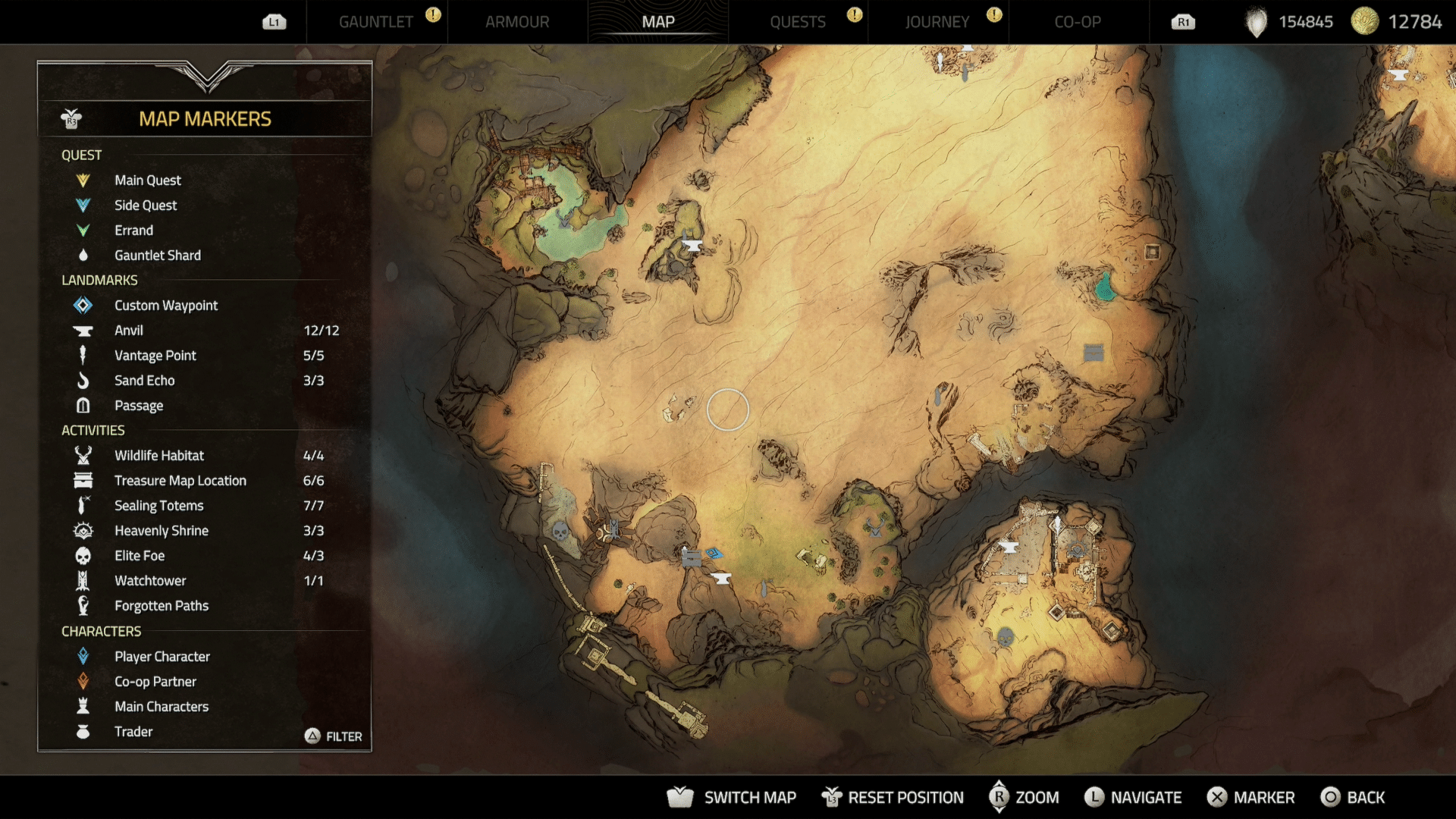
Task: Switch to the QUESTS tab
Action: [799, 22]
